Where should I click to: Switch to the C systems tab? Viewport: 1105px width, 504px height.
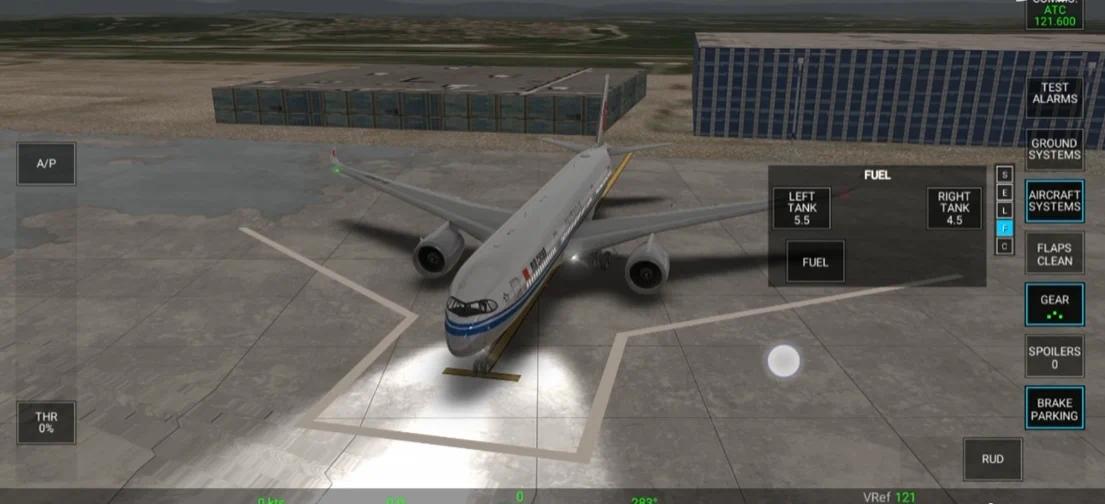[x=1005, y=246]
